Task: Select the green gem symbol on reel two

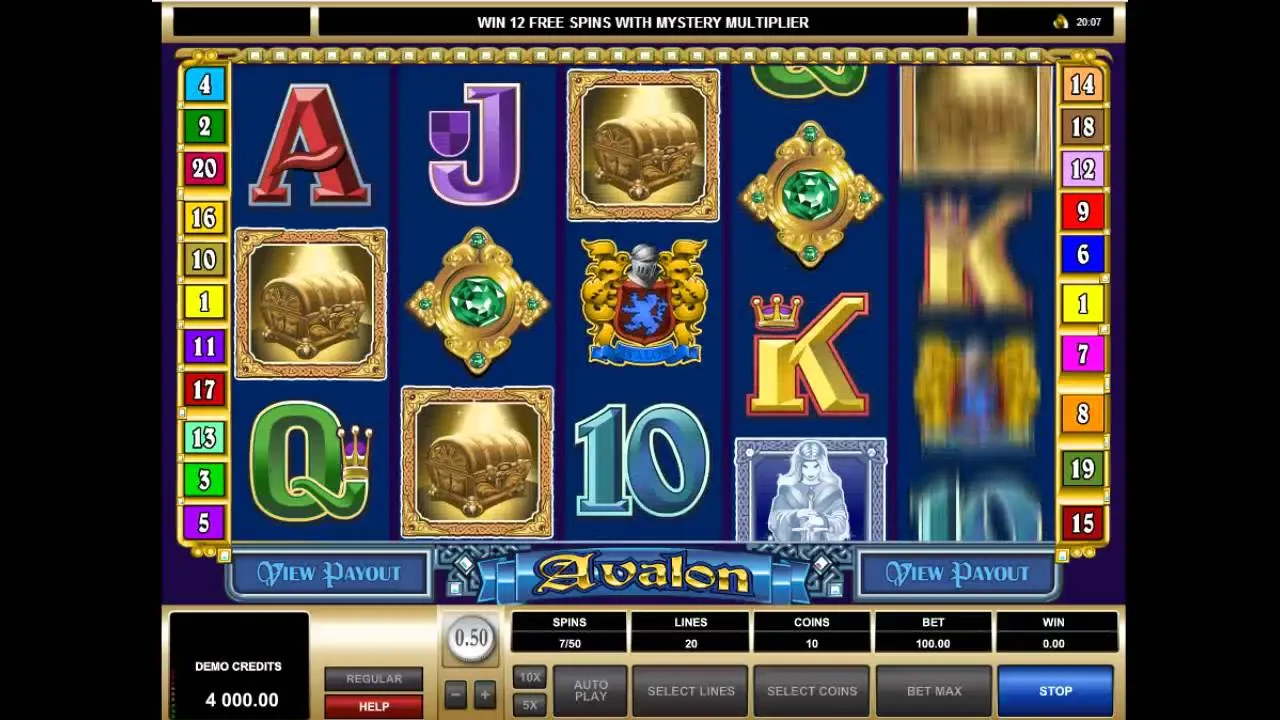Action: (x=477, y=303)
